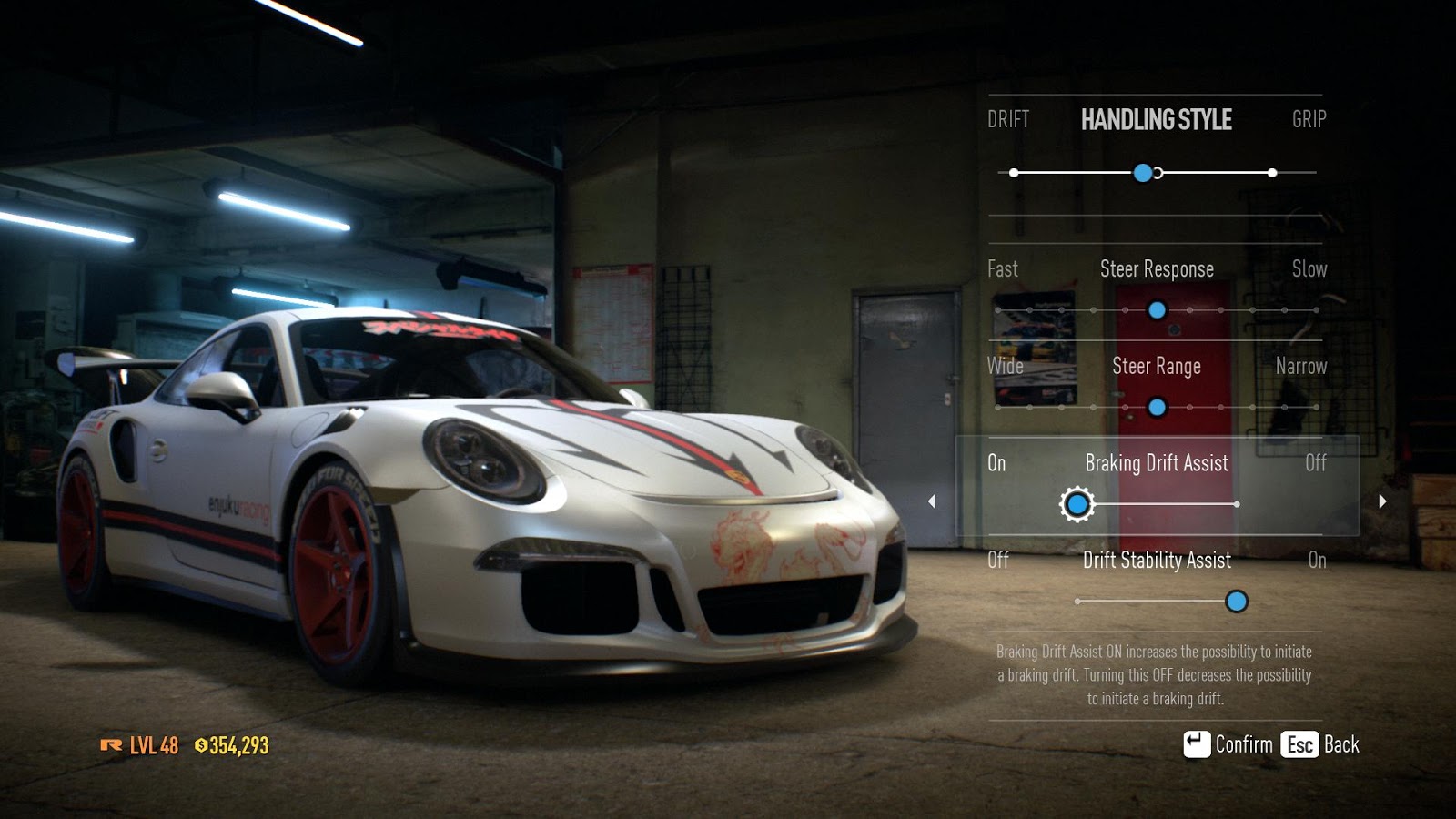Click the Handling Style title heading
Image resolution: width=1456 pixels, height=819 pixels.
tap(1157, 119)
